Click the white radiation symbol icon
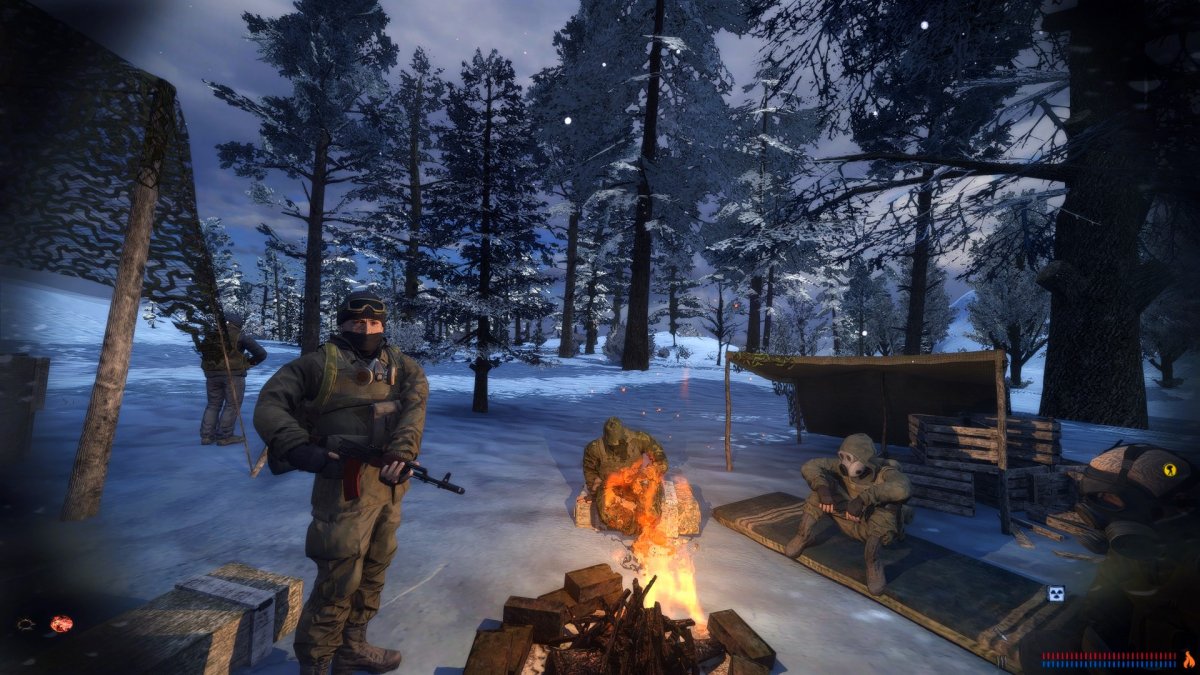This screenshot has width=1200, height=675. pos(1055,593)
